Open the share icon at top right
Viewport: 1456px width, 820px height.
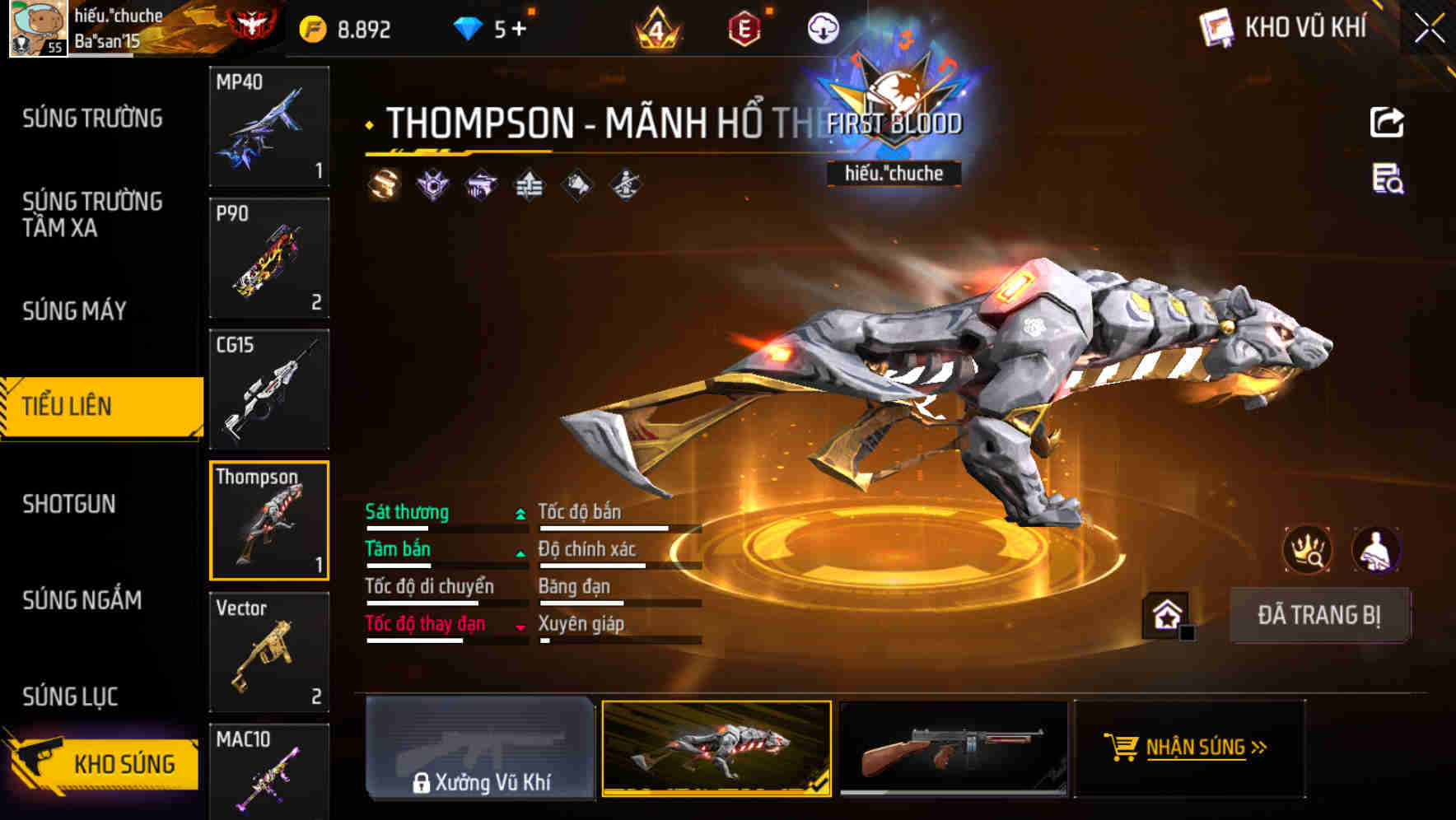tap(1388, 122)
